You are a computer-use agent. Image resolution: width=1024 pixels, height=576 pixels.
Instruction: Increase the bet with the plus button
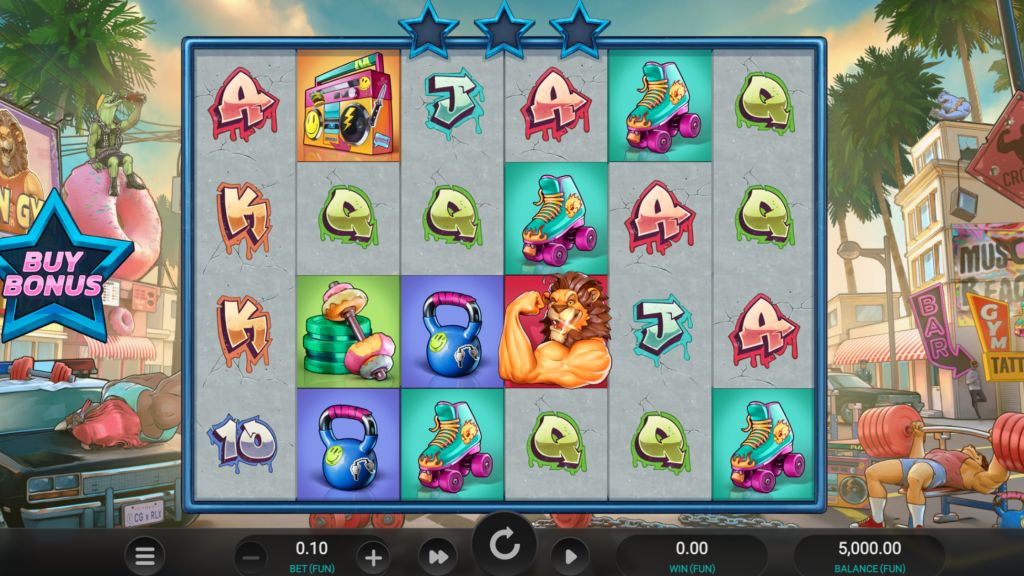372,557
